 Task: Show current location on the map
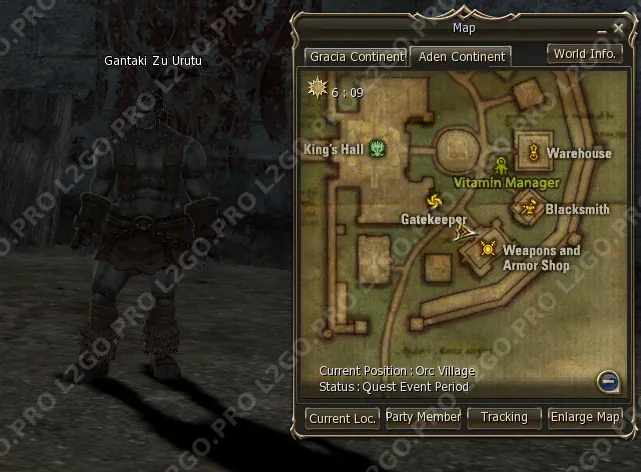coord(342,418)
